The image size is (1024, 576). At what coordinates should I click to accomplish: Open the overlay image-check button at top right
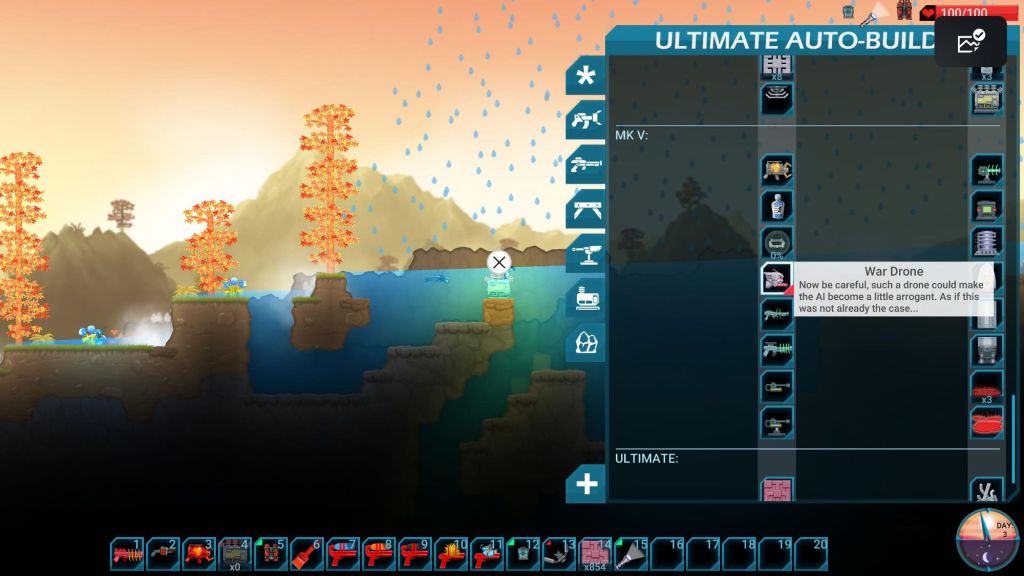click(970, 42)
